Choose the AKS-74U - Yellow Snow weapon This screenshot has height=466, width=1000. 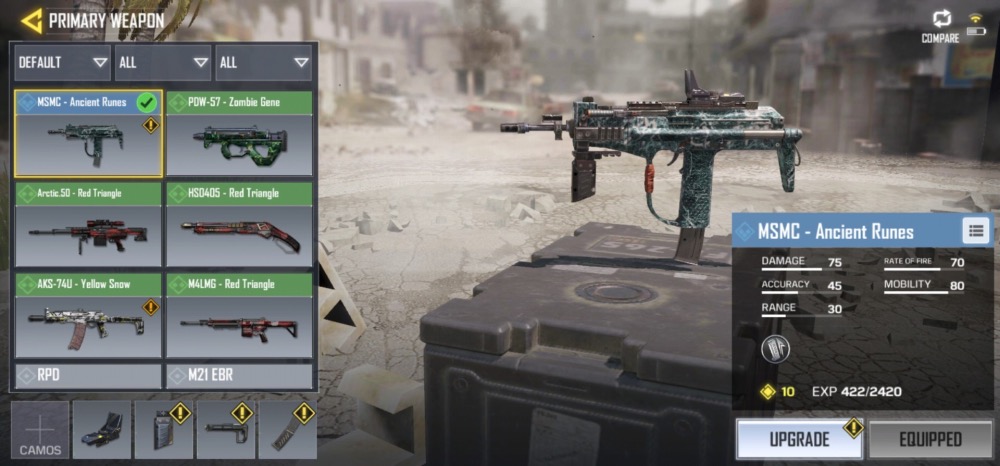[x=88, y=314]
